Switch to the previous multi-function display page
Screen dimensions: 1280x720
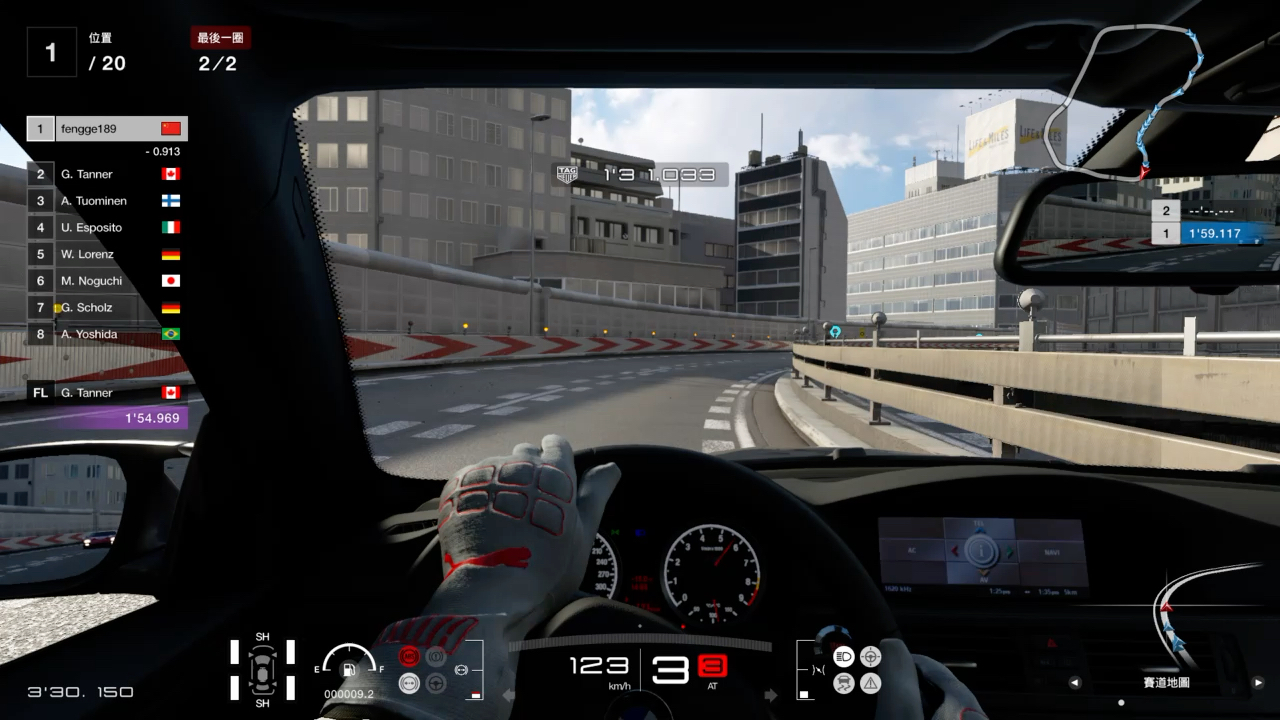click(1075, 683)
